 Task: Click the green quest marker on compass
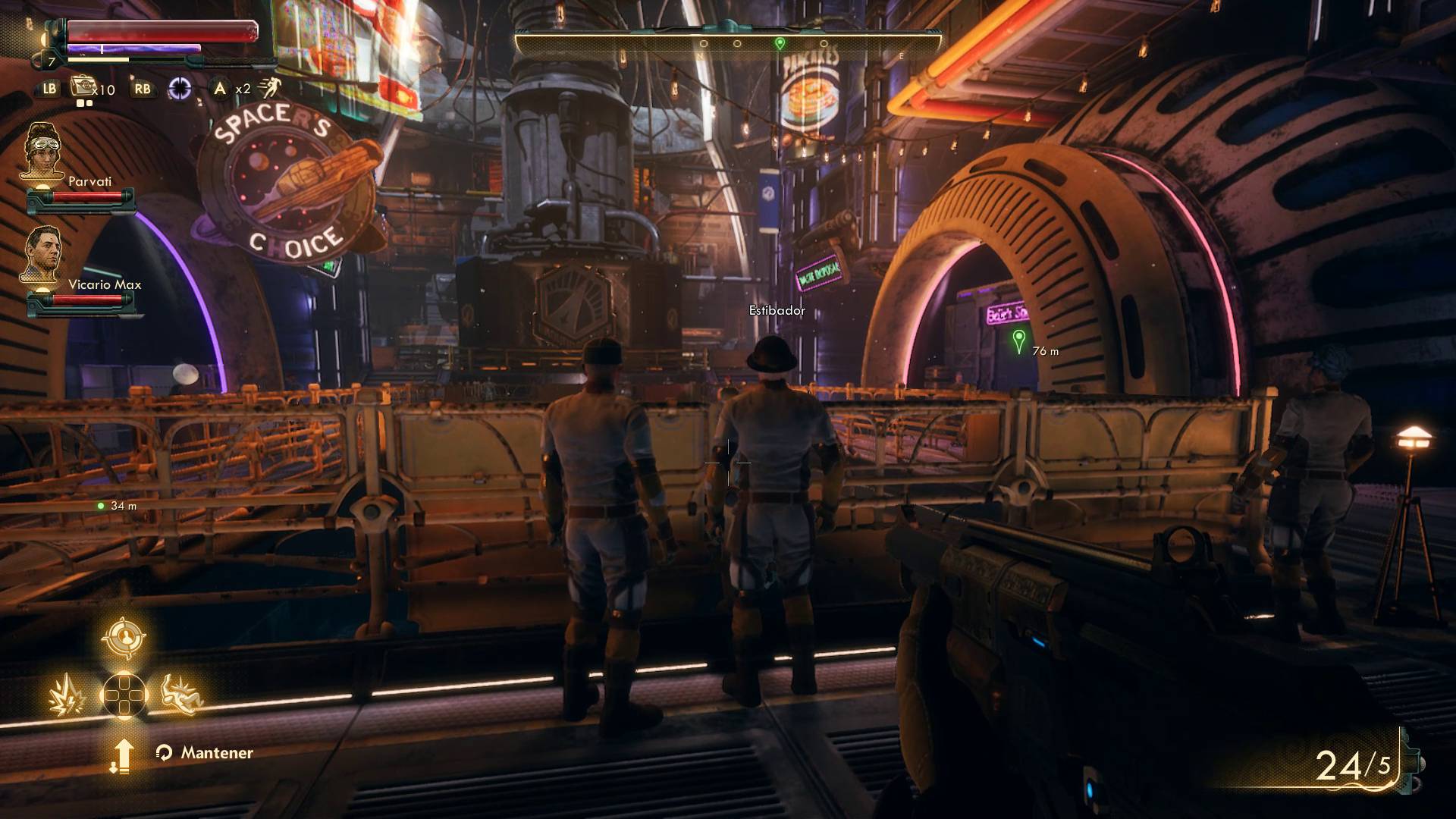click(x=780, y=44)
